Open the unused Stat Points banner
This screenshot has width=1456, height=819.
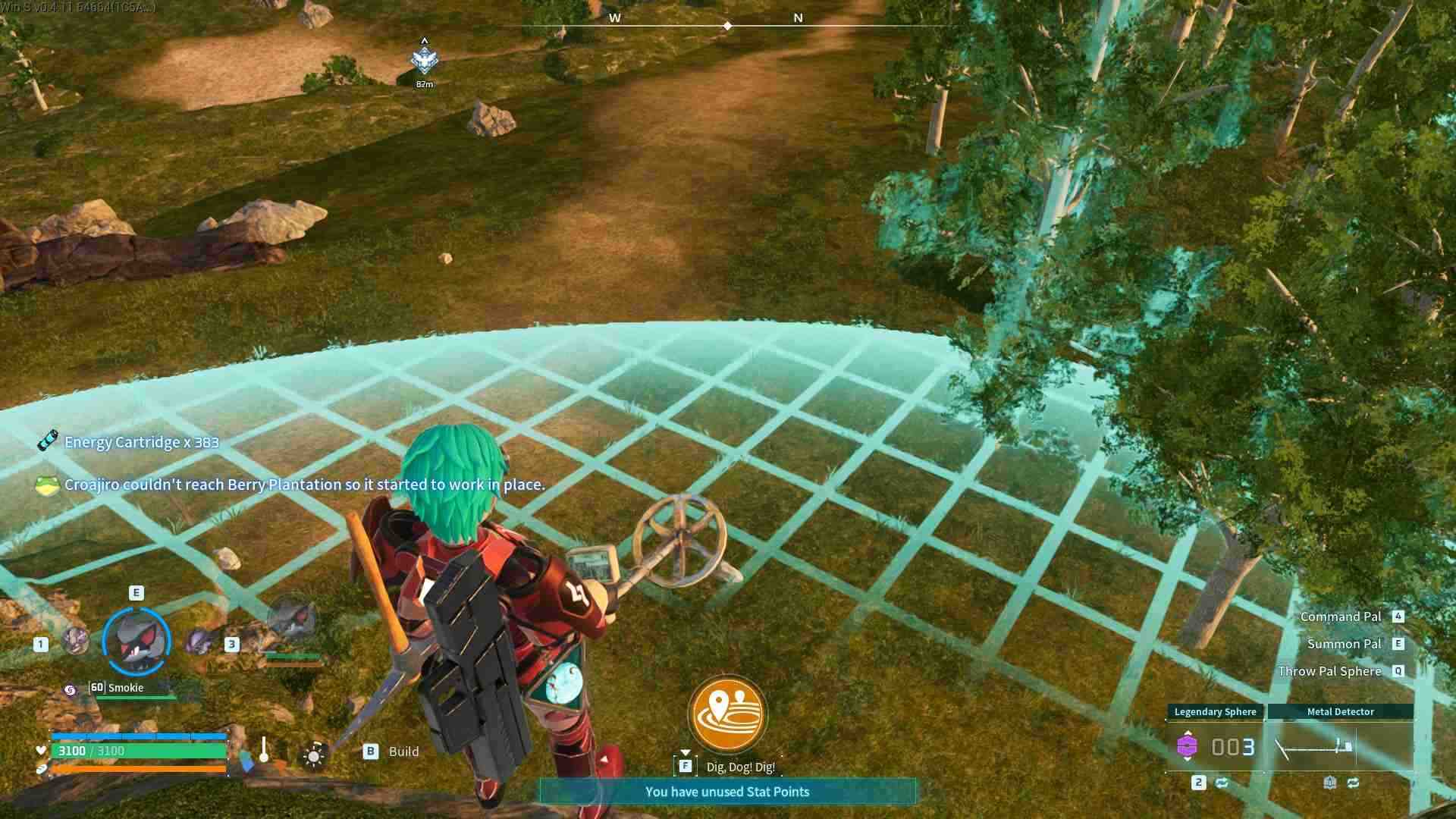point(728,791)
